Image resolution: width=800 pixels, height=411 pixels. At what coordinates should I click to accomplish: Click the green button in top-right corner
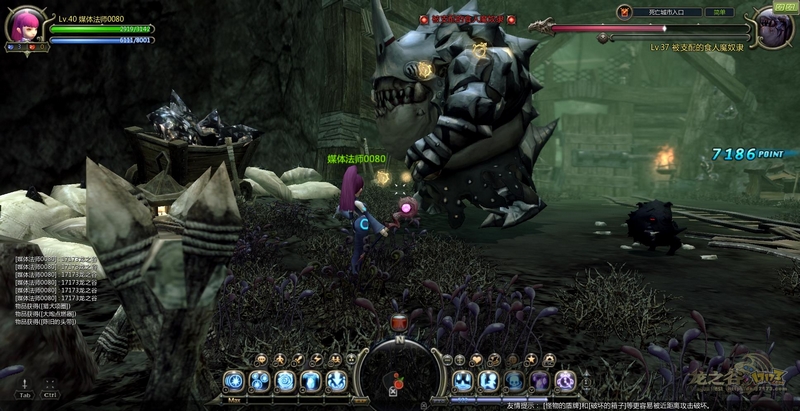[x=785, y=6]
